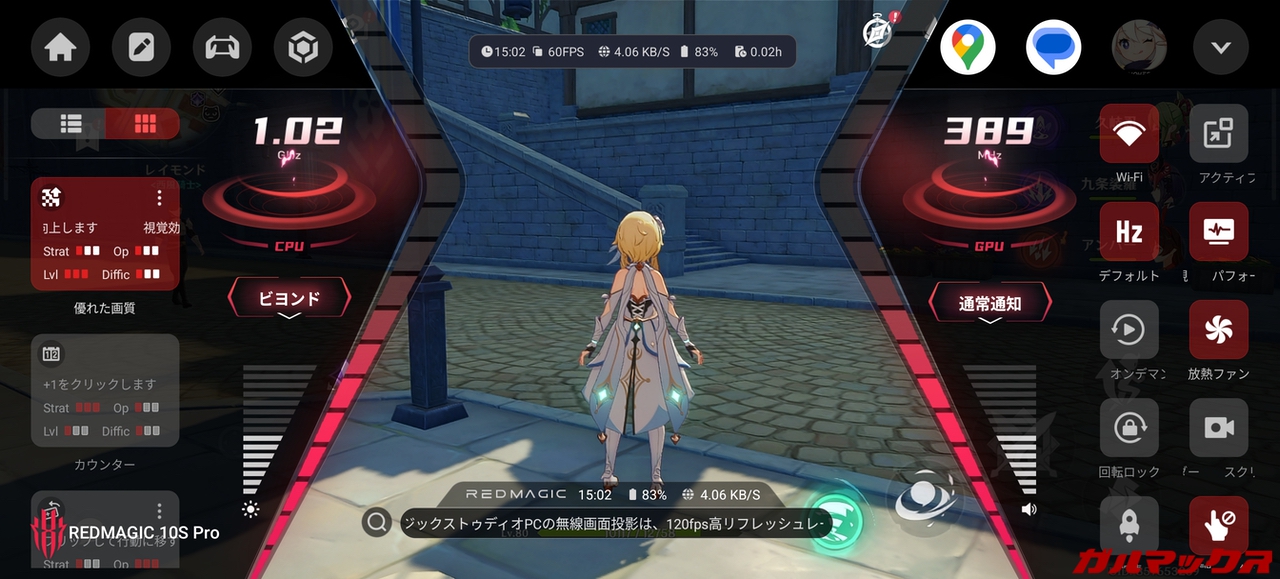Open the Google Messages shortcut
Screen dimensions: 1280x579
1053,47
